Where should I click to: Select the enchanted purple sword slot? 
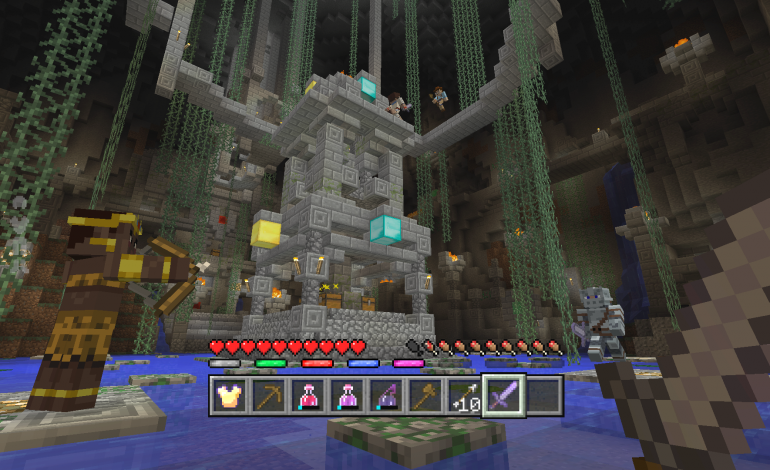pyautogui.click(x=502, y=396)
